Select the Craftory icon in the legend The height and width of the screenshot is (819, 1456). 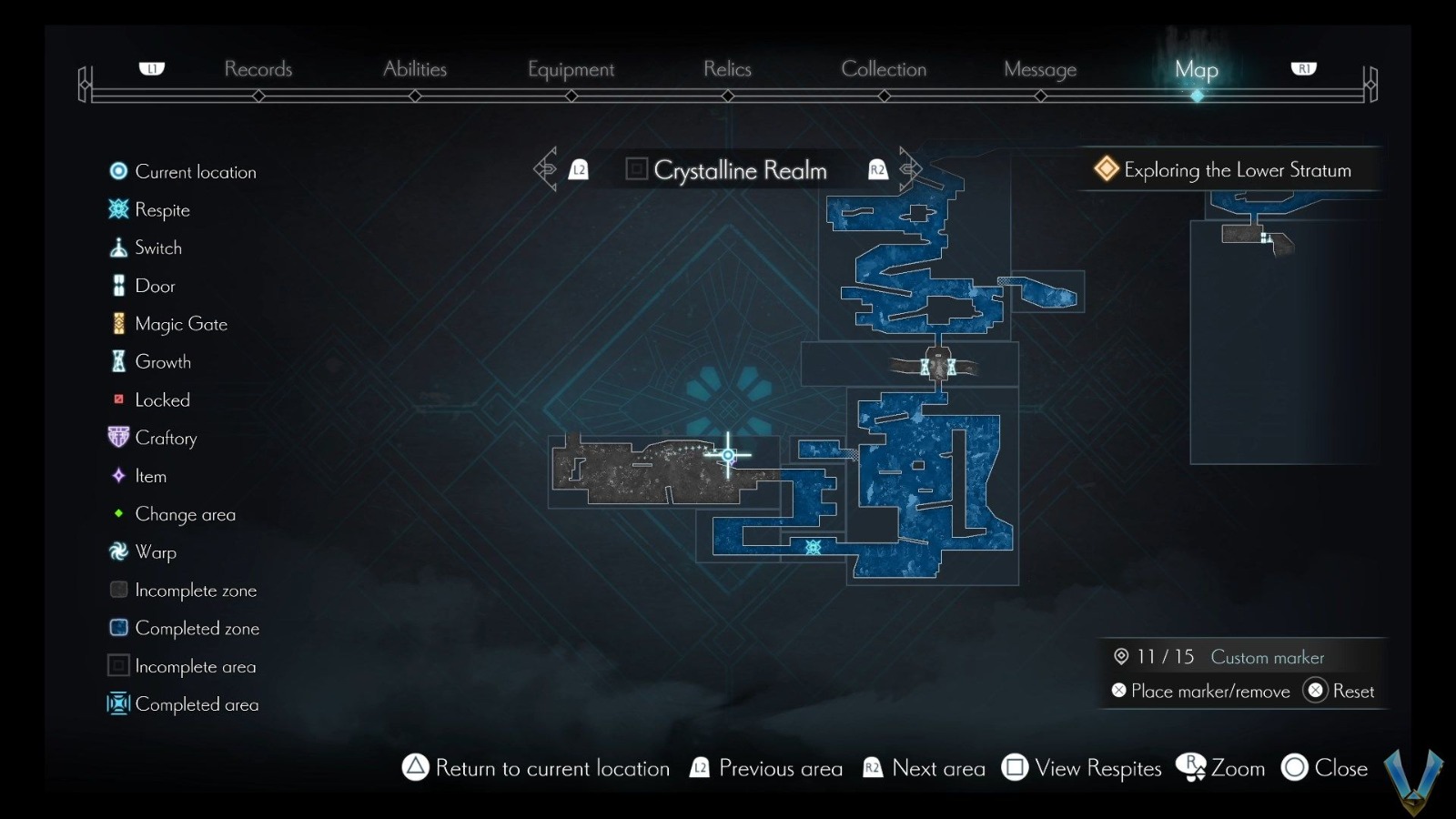117,438
